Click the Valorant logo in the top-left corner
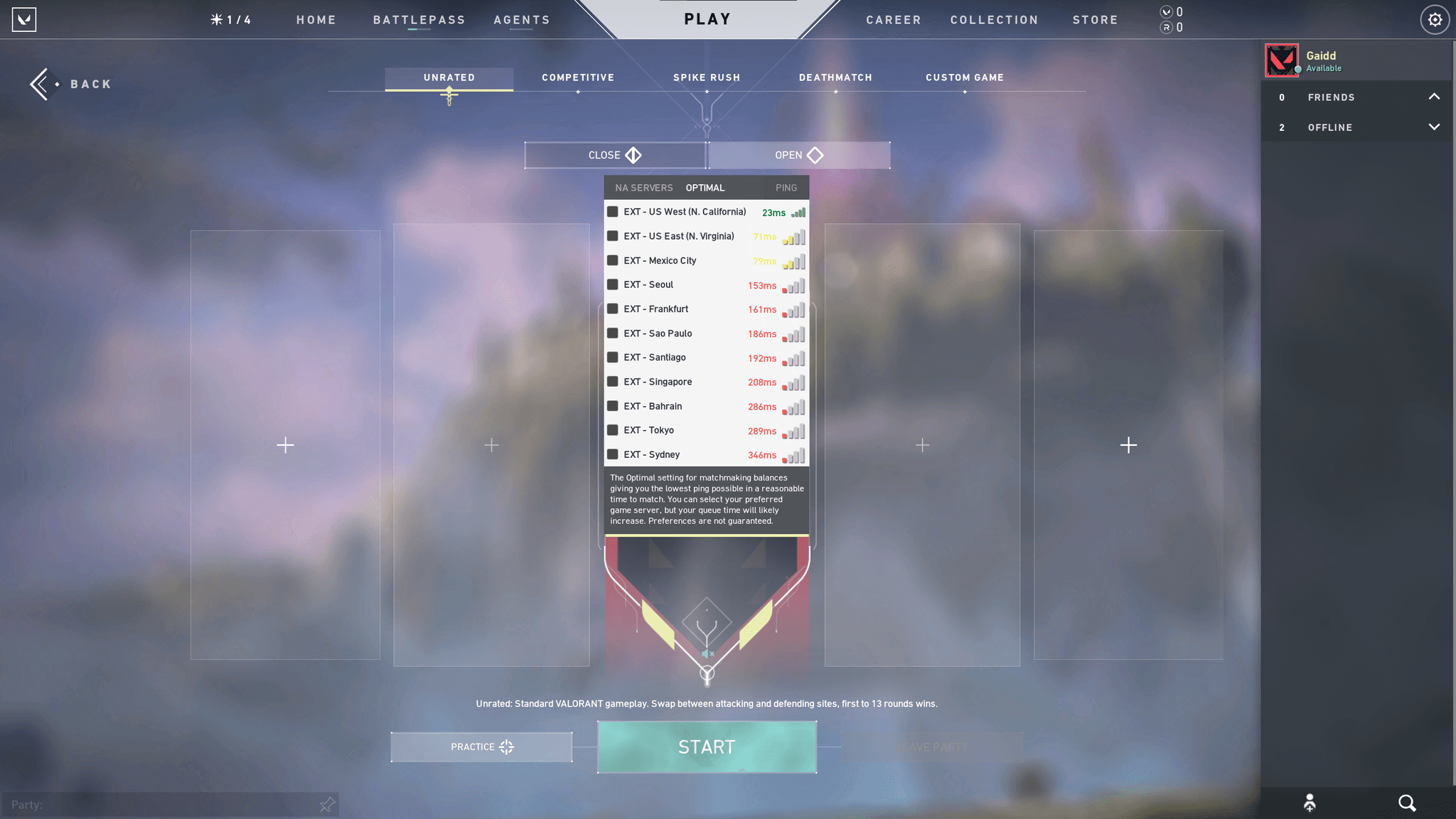This screenshot has height=819, width=1456. point(24,19)
